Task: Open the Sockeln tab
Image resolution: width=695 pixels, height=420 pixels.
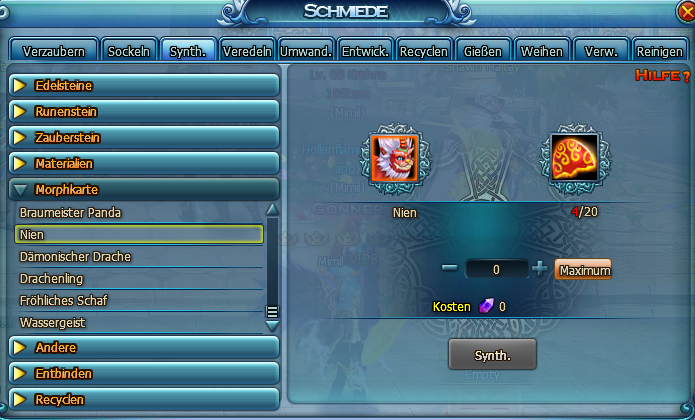Action: tap(129, 51)
